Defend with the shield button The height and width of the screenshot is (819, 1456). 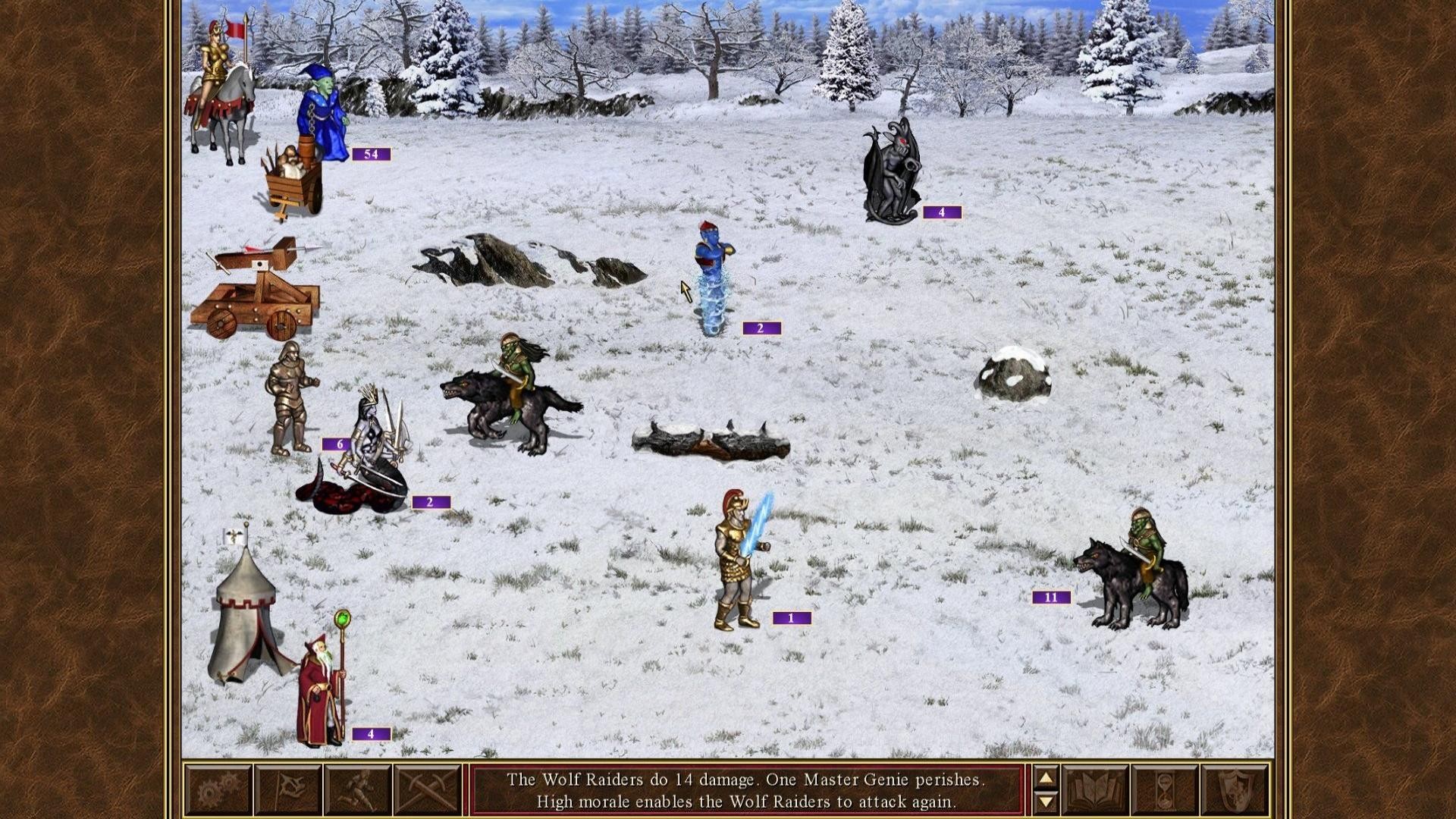1234,791
